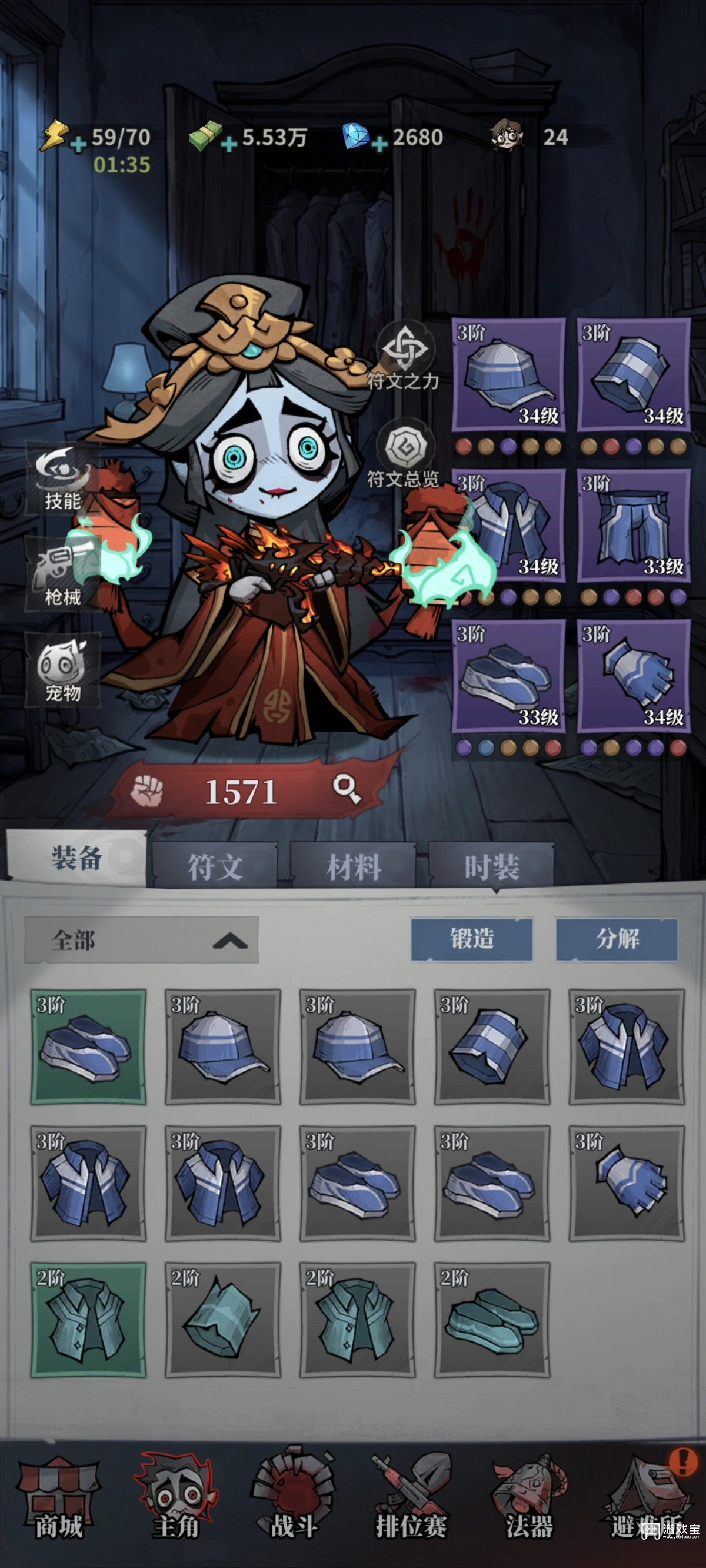Image resolution: width=706 pixels, height=1568 pixels.
Task: Switch to the 材料 materials tab
Action: click(x=354, y=866)
